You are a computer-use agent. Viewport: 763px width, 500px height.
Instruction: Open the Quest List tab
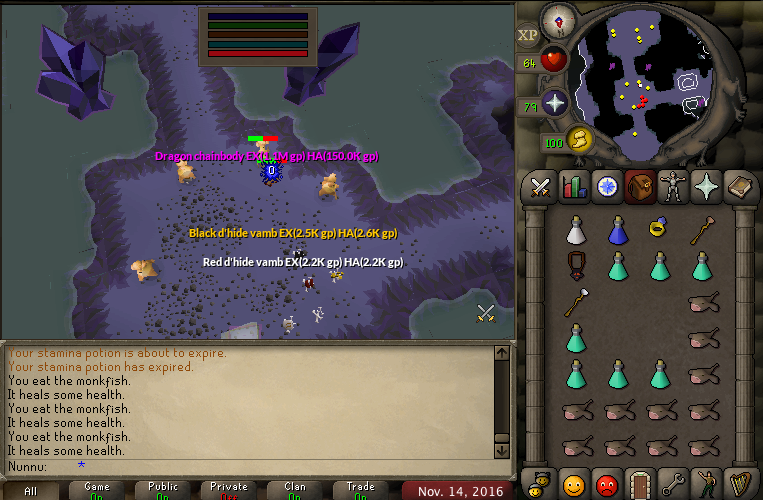tap(606, 187)
